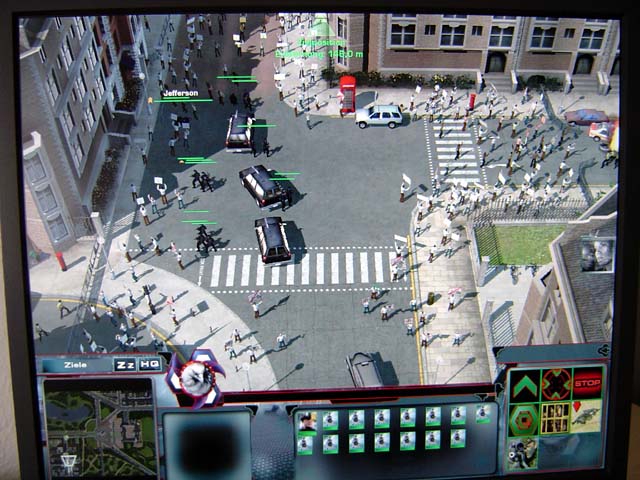Select the unit portrait on the right edge
The image size is (640, 480).
pyautogui.click(x=597, y=254)
